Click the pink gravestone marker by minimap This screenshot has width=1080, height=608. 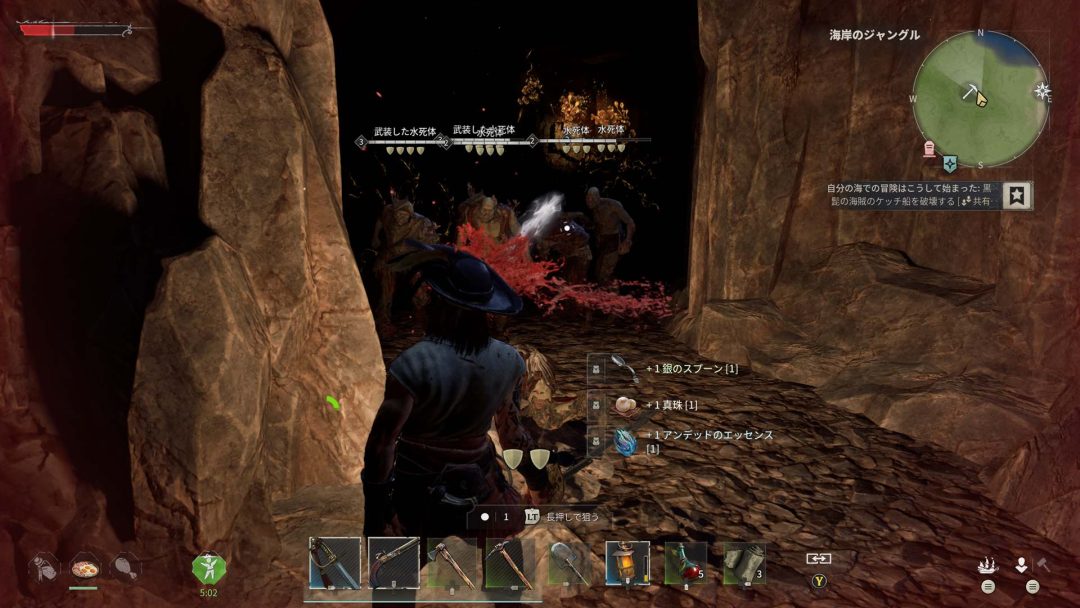(929, 148)
